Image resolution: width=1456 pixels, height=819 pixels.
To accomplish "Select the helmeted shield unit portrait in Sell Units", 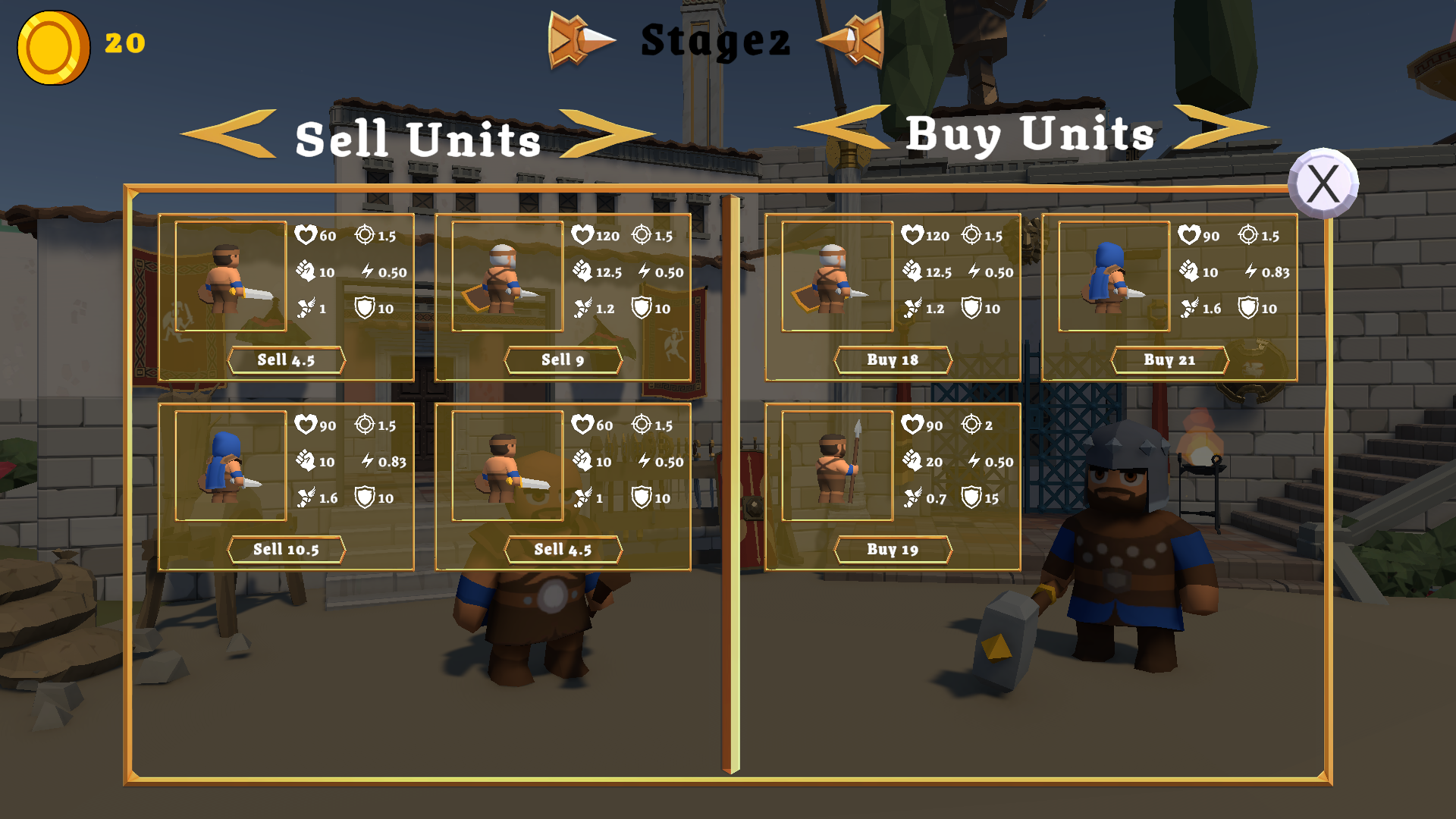I will [507, 276].
